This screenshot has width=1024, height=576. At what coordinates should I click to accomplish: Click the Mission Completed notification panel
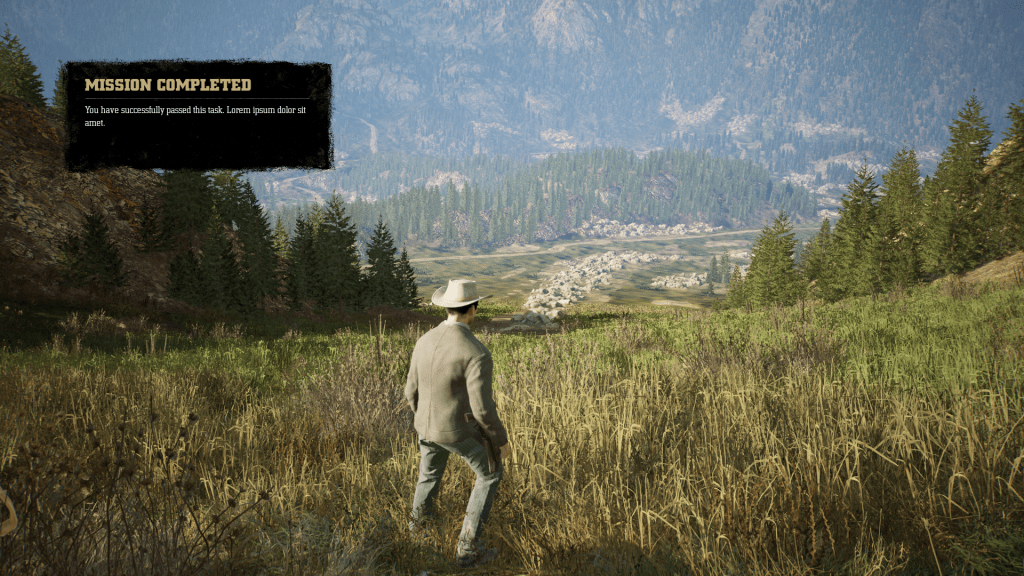198,116
